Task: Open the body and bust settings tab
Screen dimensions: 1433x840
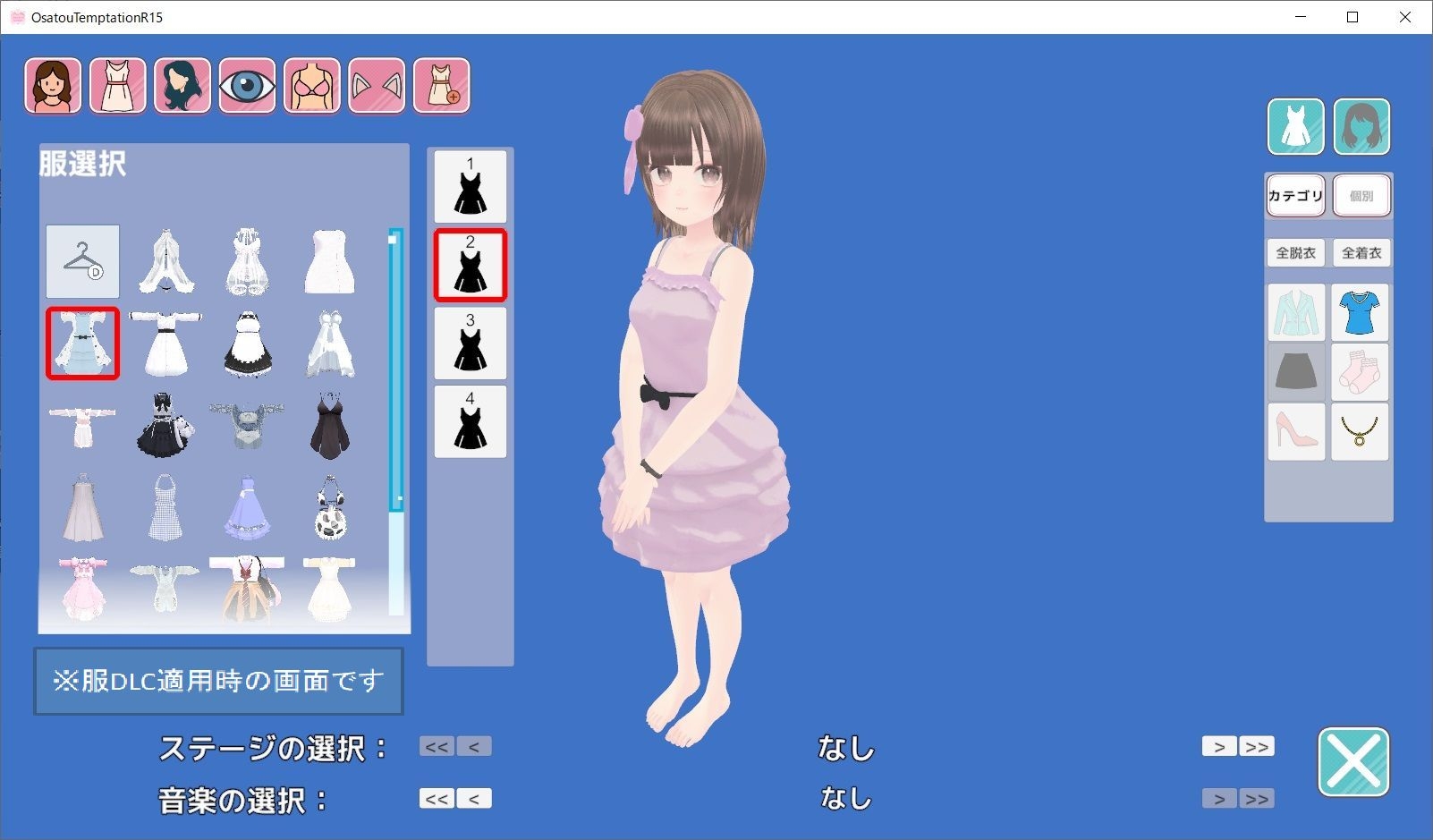Action: coord(311,86)
